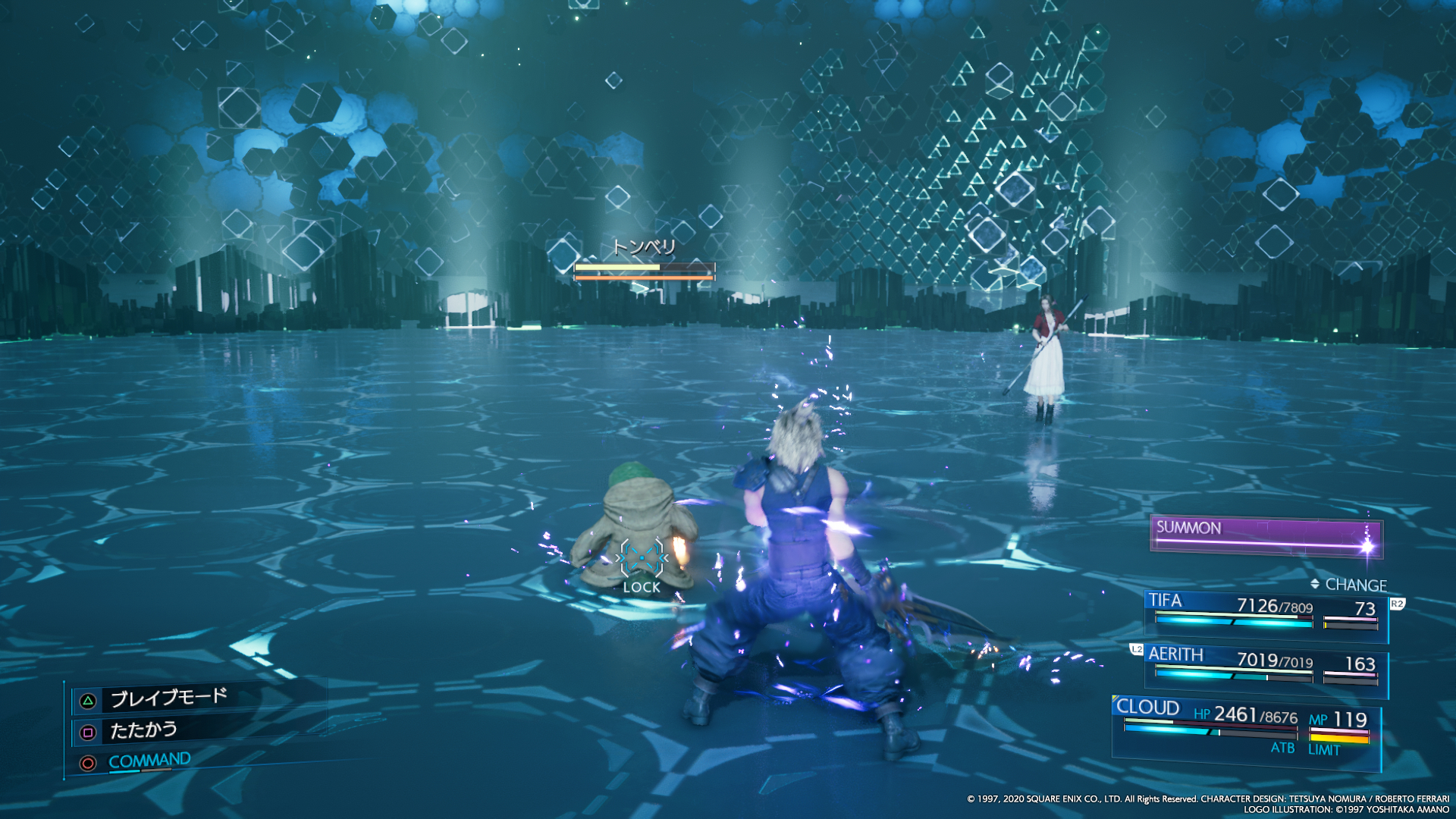Click the CHANGE character label
This screenshot has width=1456, height=819.
click(1354, 585)
